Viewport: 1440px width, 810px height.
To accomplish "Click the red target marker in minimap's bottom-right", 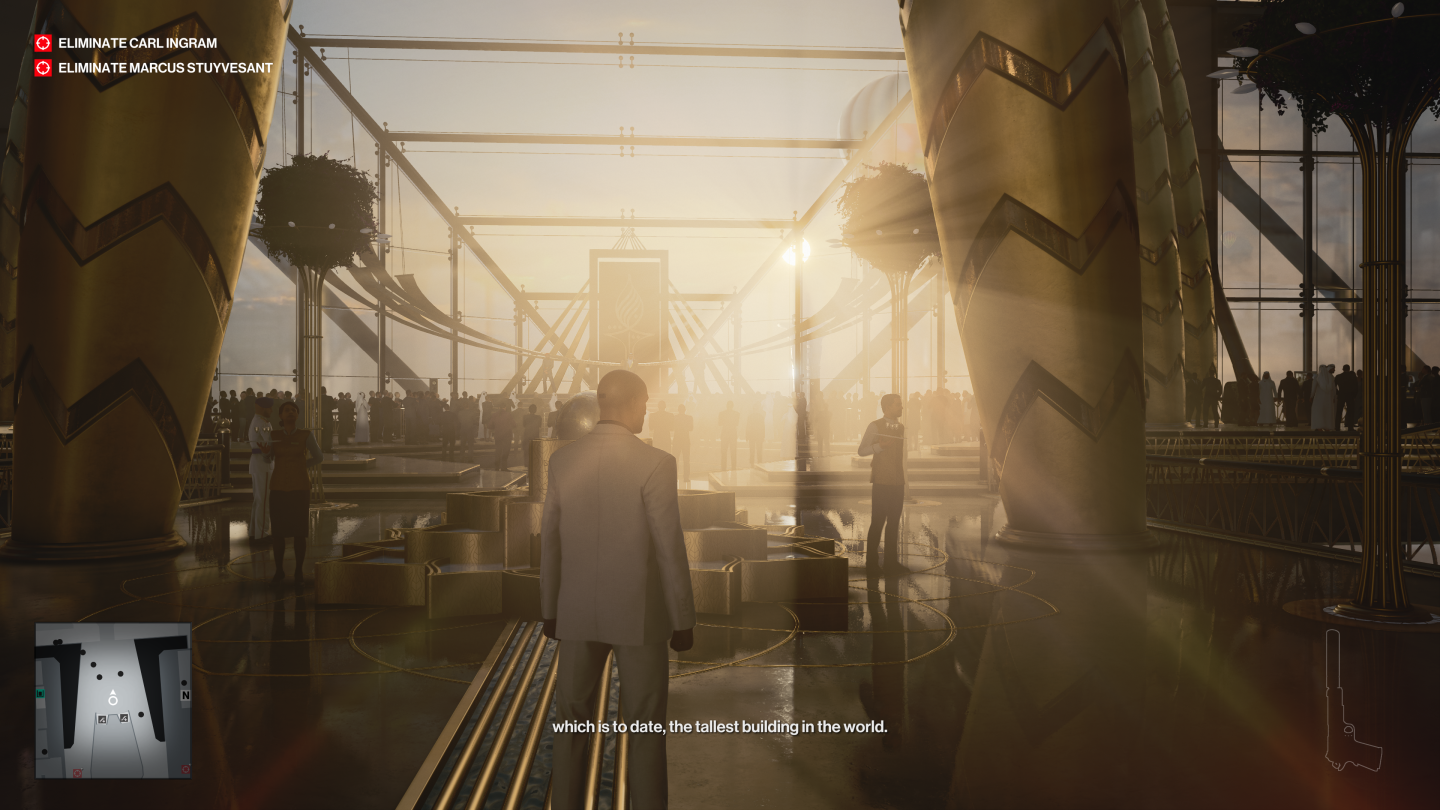I will [185, 769].
